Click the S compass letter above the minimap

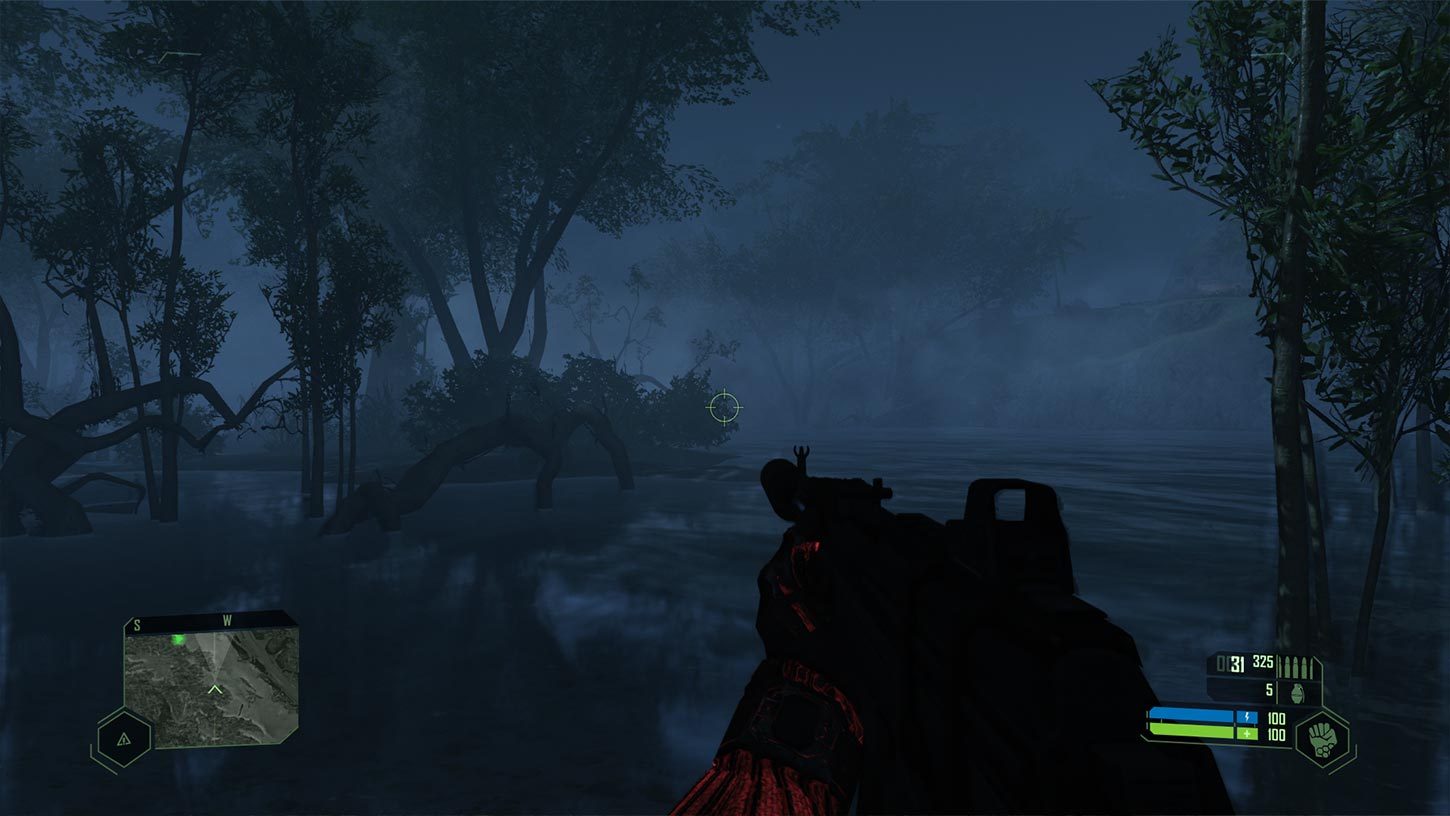(x=136, y=625)
